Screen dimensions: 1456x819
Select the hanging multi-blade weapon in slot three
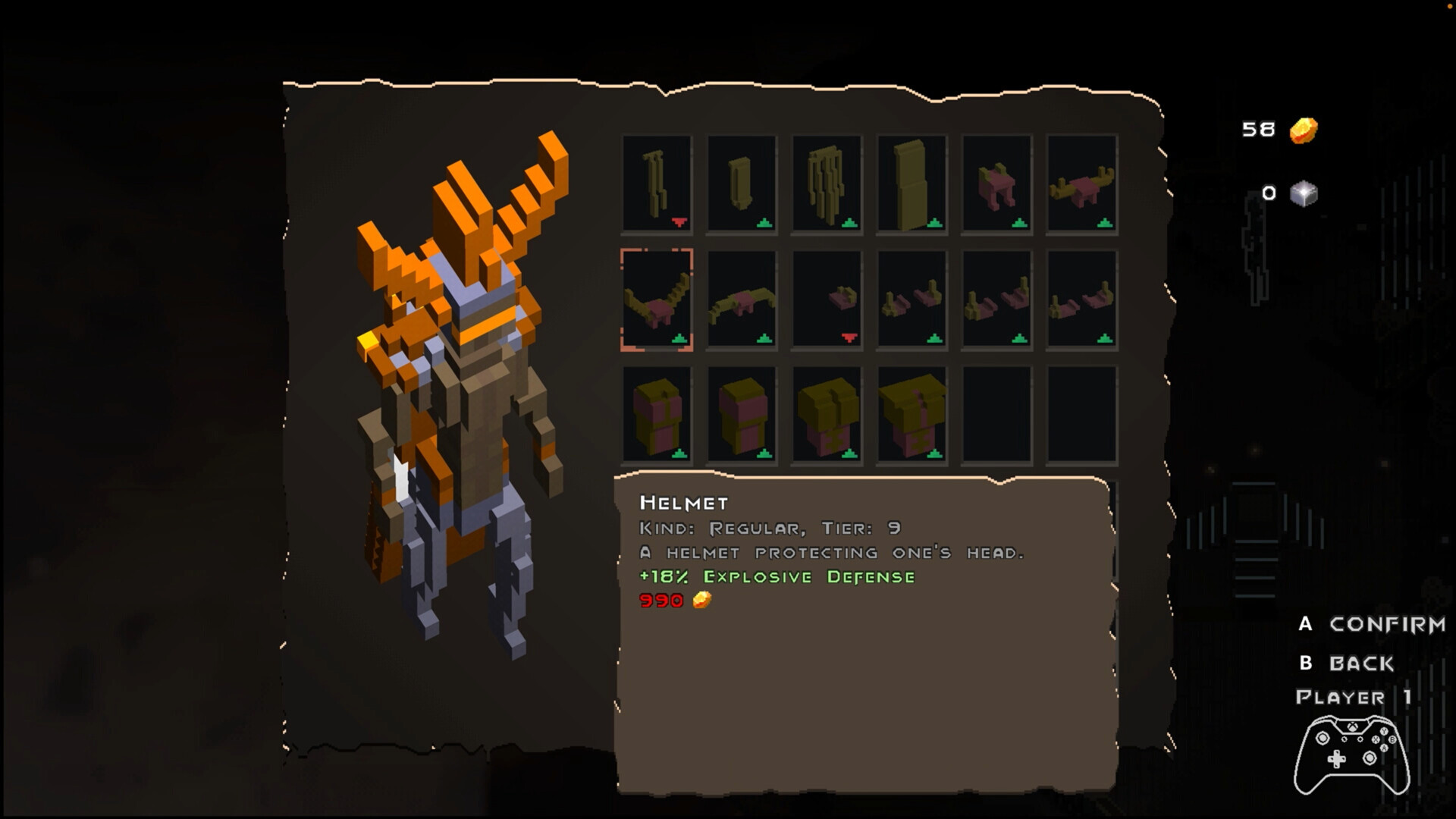pyautogui.click(x=827, y=182)
